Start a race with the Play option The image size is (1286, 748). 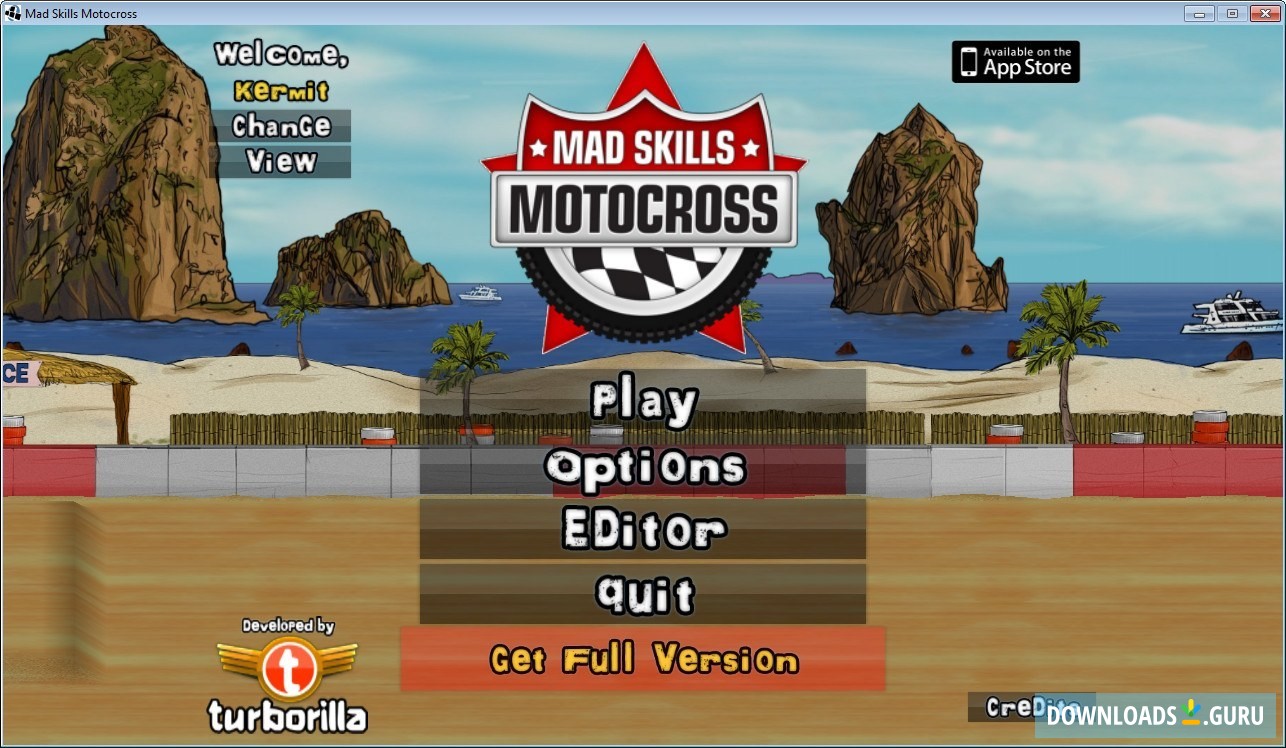[x=643, y=400]
